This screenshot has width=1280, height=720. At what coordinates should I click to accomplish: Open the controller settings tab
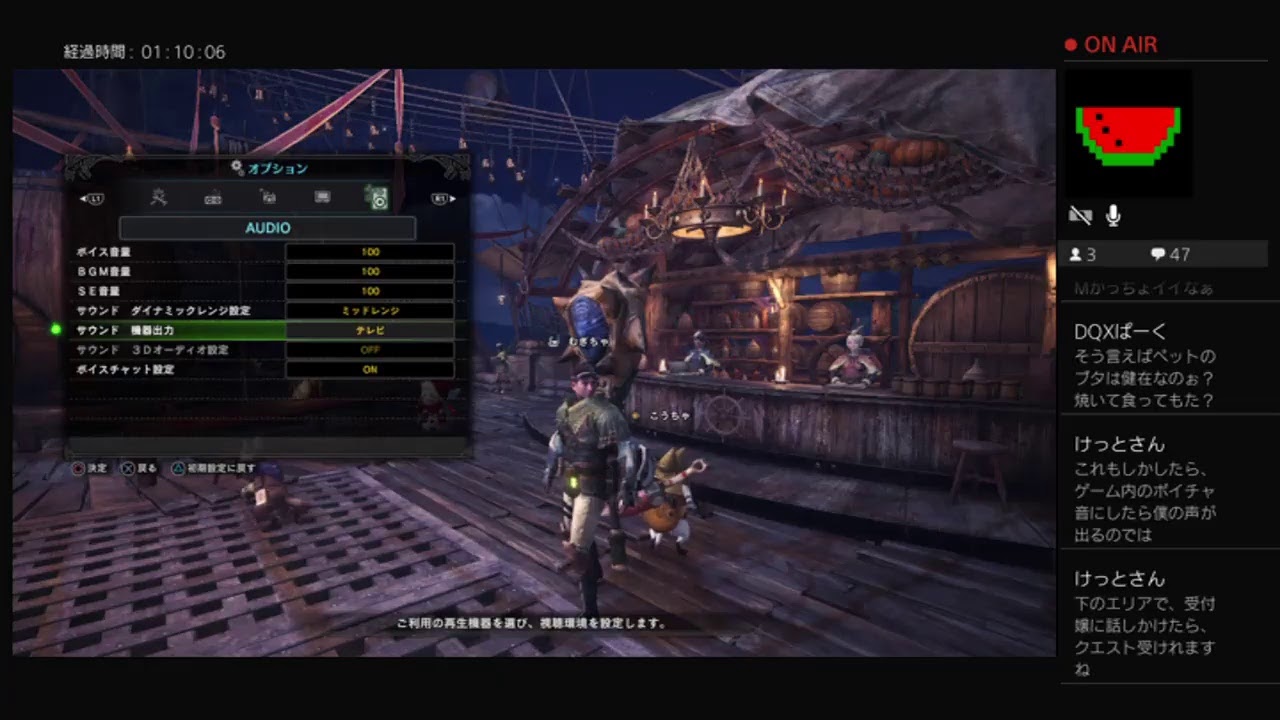pyautogui.click(x=212, y=198)
